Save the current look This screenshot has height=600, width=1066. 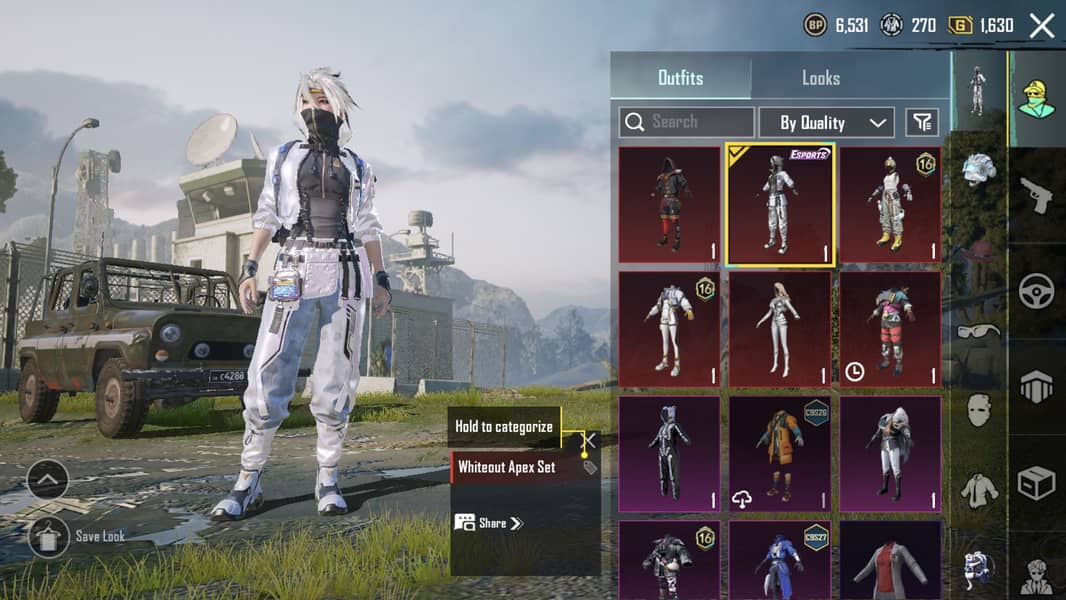(48, 536)
